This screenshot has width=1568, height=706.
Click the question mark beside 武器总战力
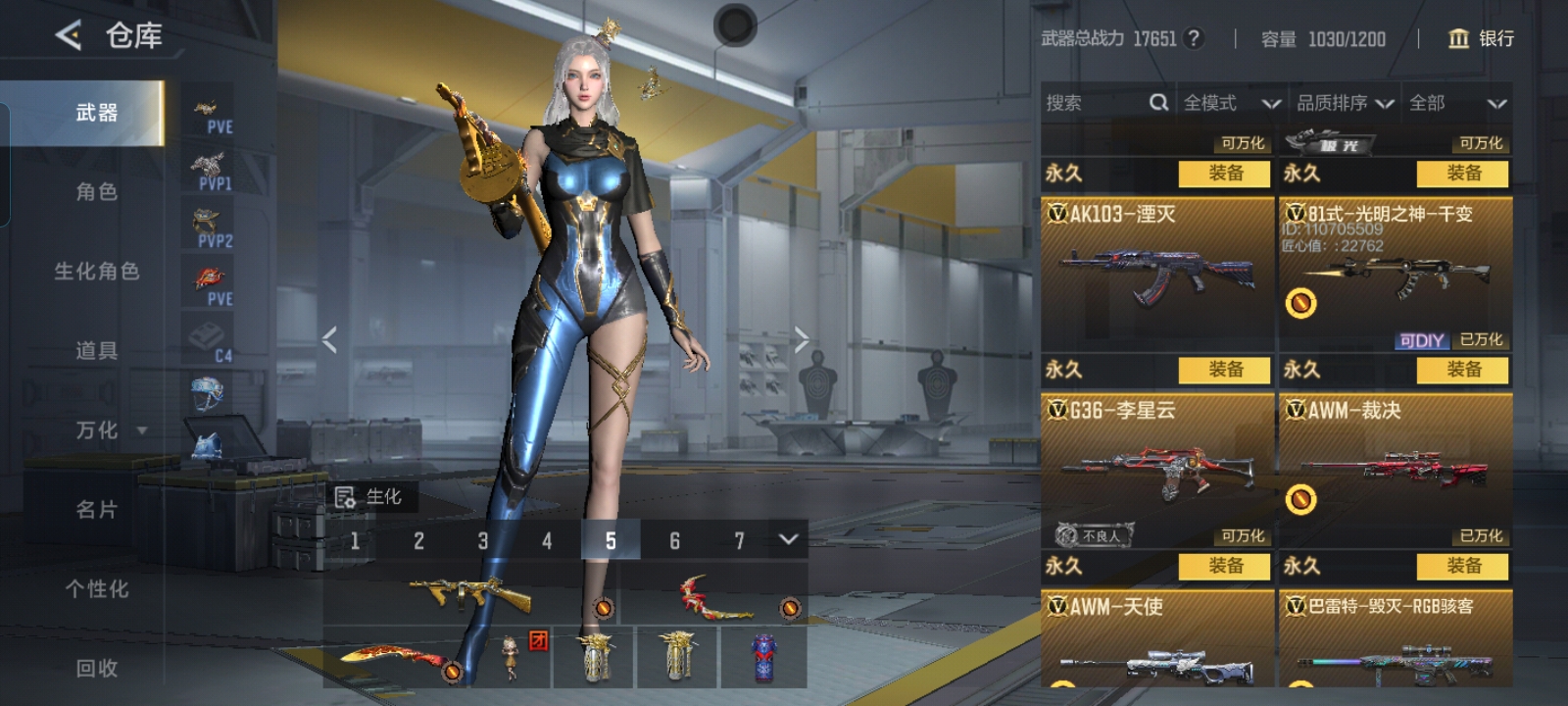pyautogui.click(x=1193, y=38)
